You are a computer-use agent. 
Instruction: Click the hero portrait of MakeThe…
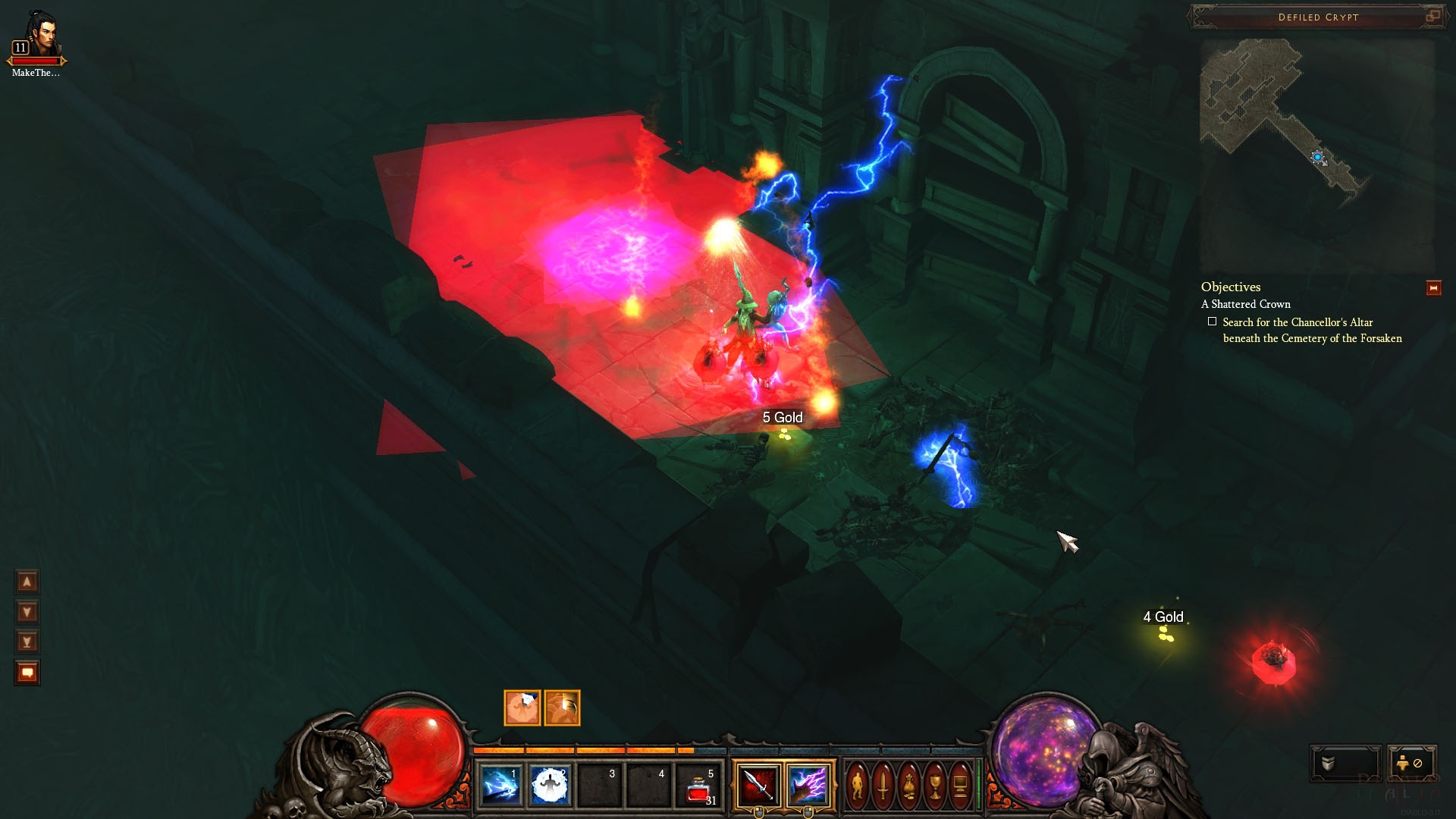37,36
